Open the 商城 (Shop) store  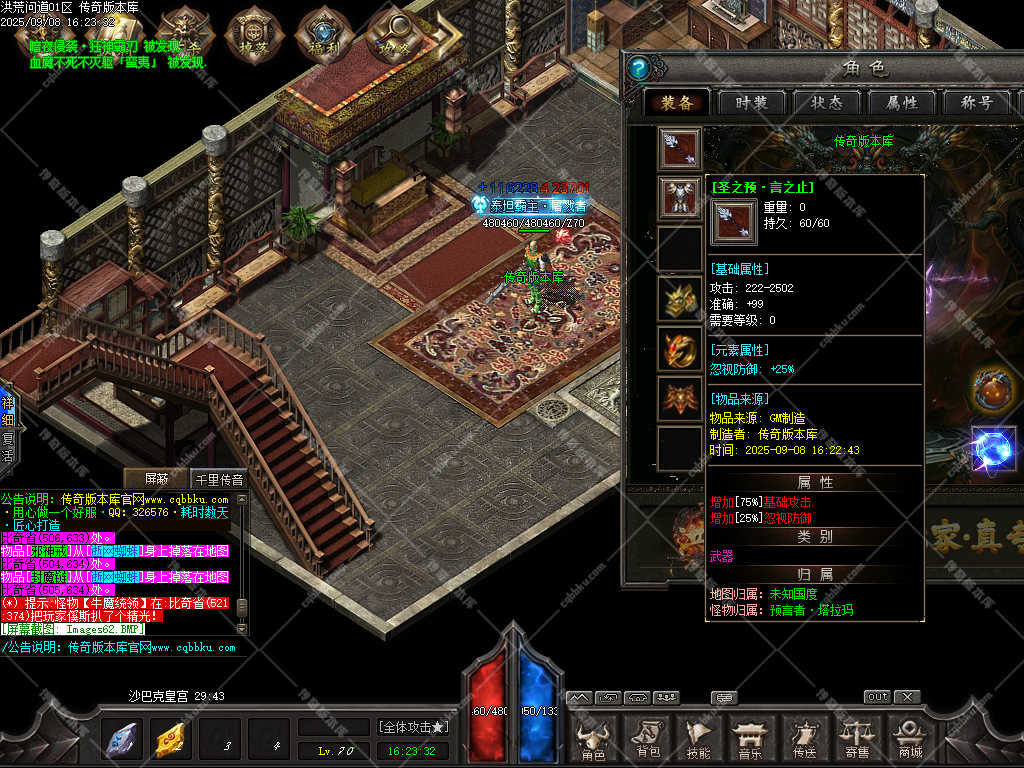pyautogui.click(x=909, y=739)
